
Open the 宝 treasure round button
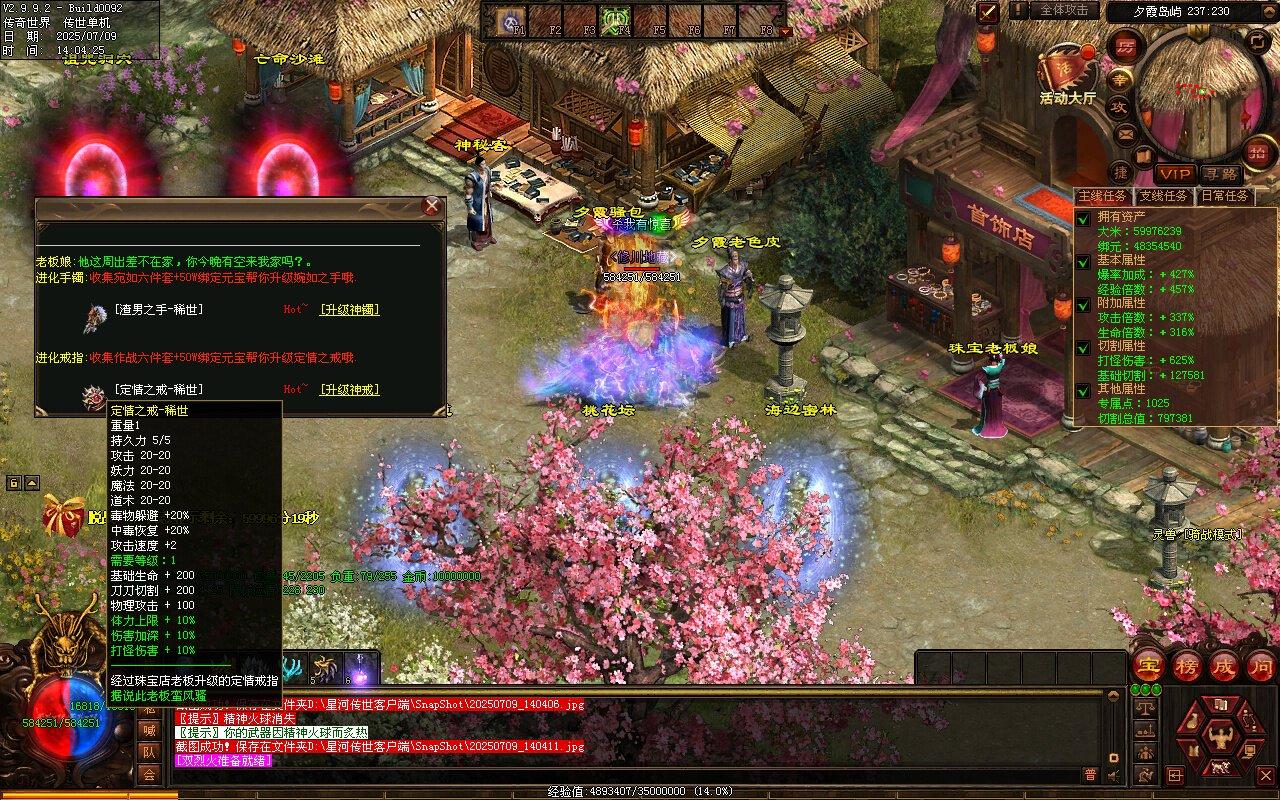tap(1147, 666)
